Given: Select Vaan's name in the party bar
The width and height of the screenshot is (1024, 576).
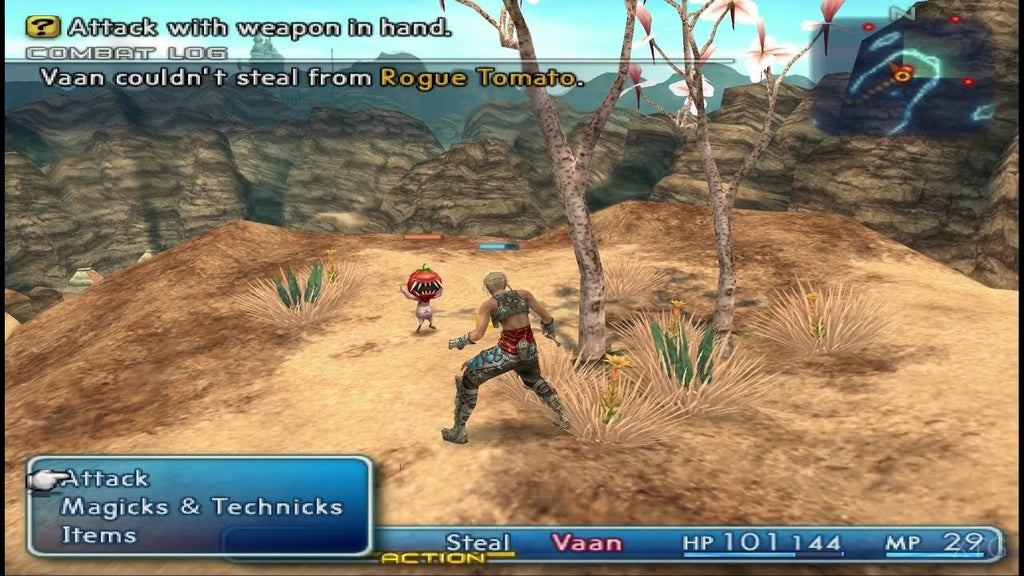Looking at the screenshot, I should coord(586,544).
